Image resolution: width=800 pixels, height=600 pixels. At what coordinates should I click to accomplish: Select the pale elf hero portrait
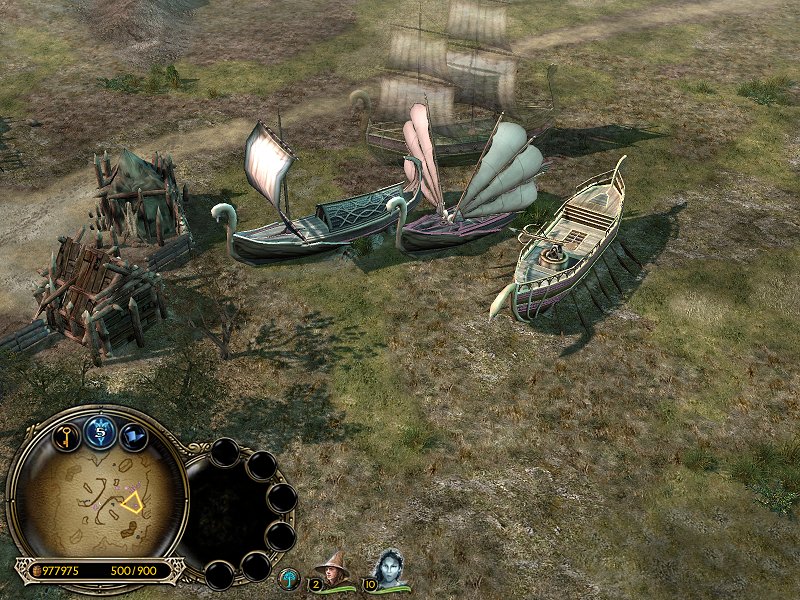pyautogui.click(x=388, y=568)
